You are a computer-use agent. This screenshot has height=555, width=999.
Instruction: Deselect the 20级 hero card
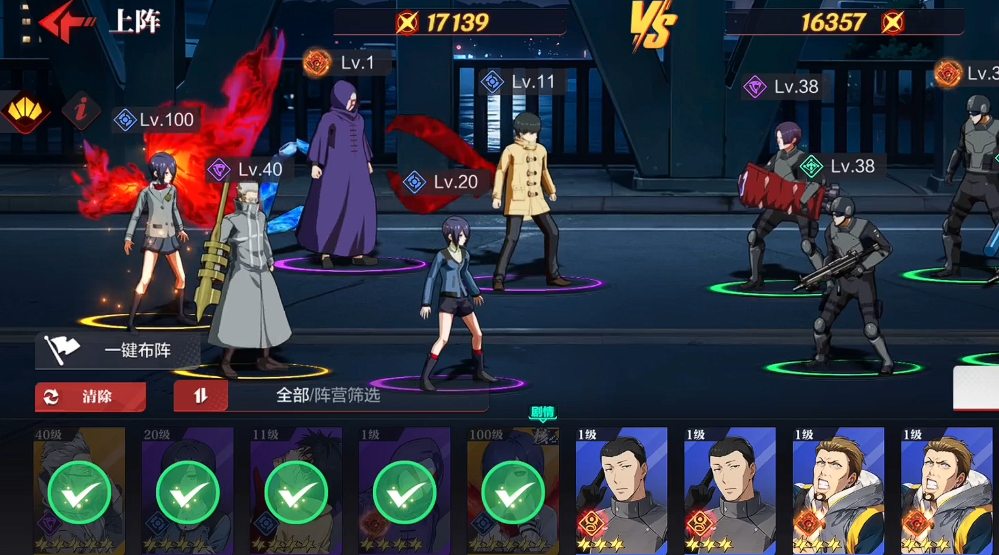tap(187, 490)
